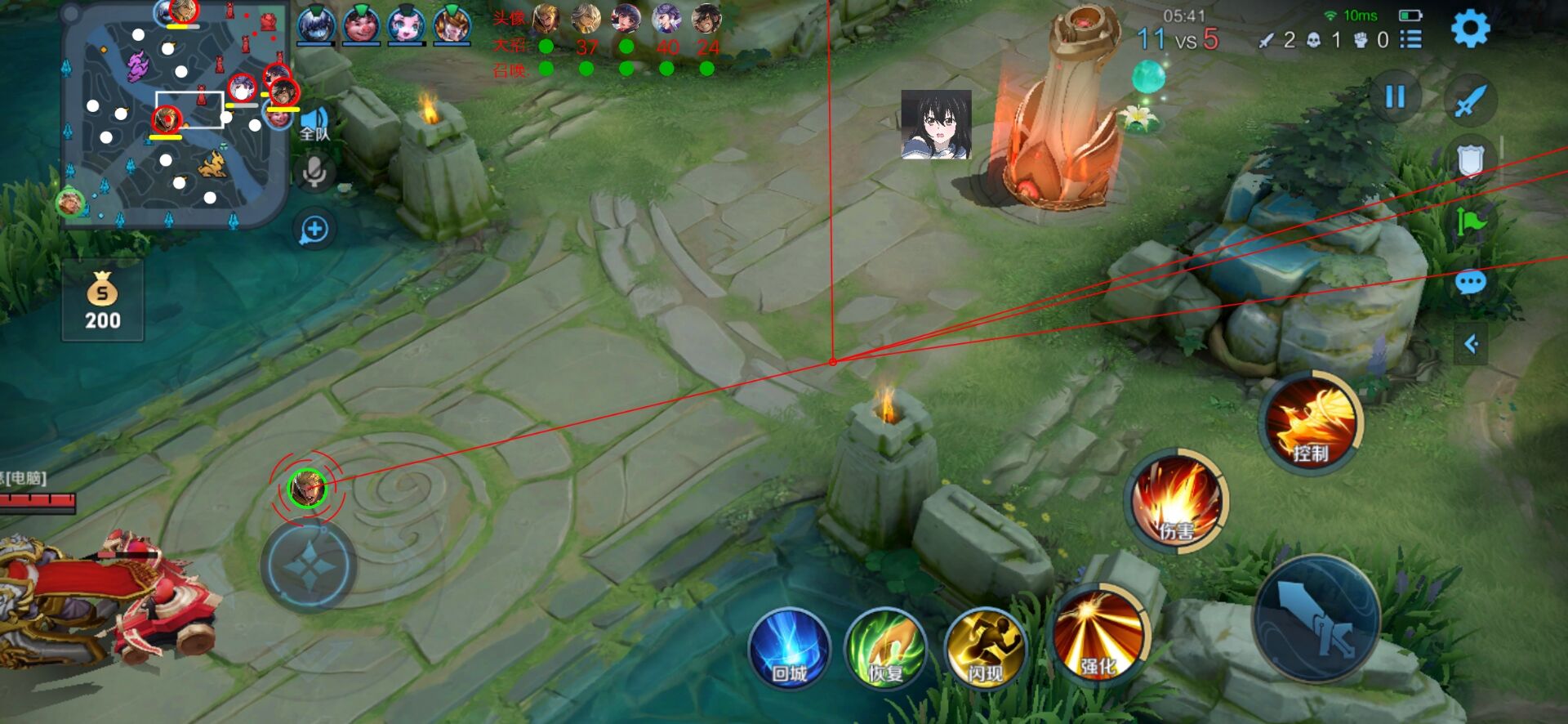
Task: Open the quick chat plus bubble
Action: (314, 230)
